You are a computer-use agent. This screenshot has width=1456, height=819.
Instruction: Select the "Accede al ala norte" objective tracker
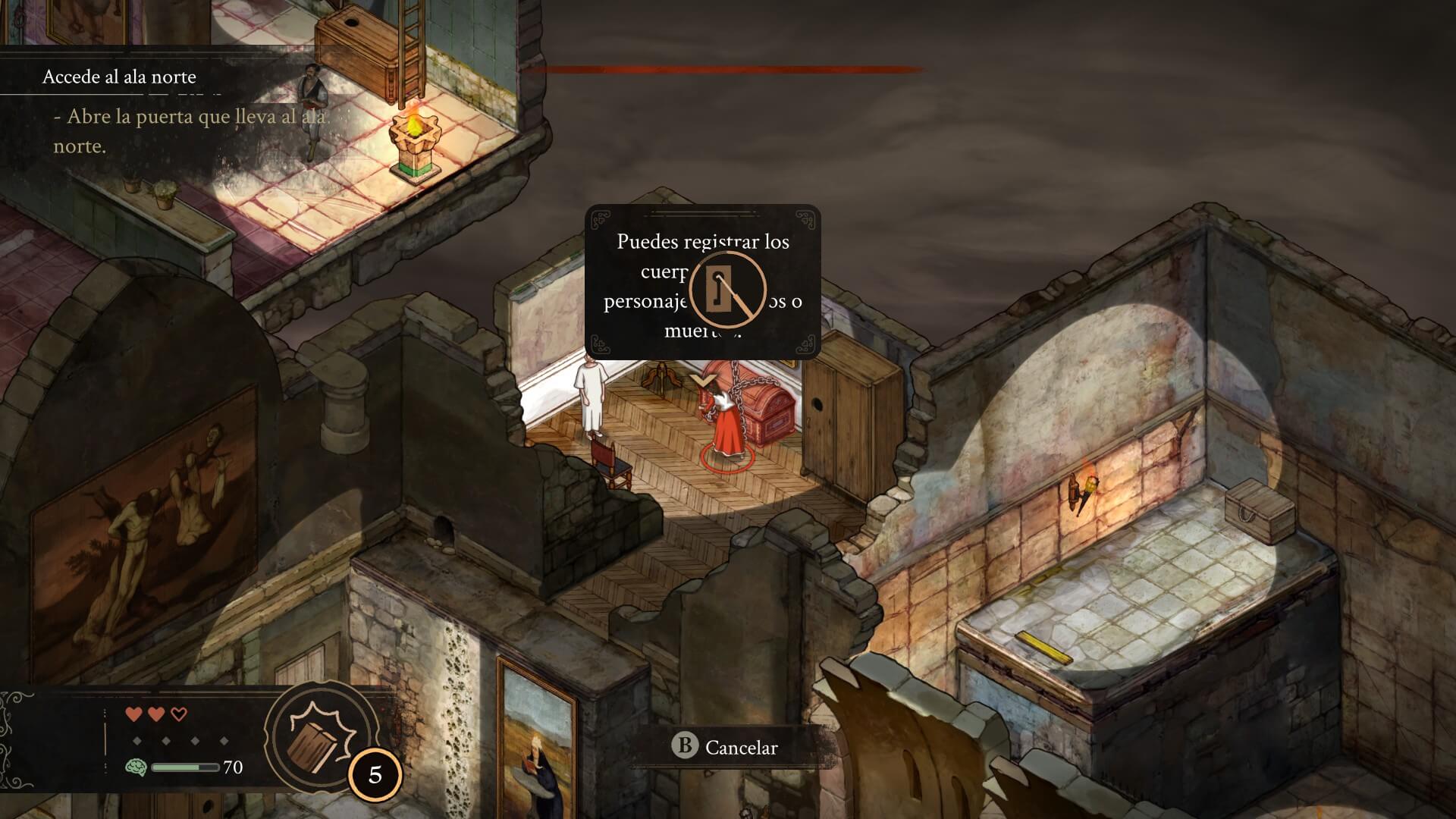[119, 77]
